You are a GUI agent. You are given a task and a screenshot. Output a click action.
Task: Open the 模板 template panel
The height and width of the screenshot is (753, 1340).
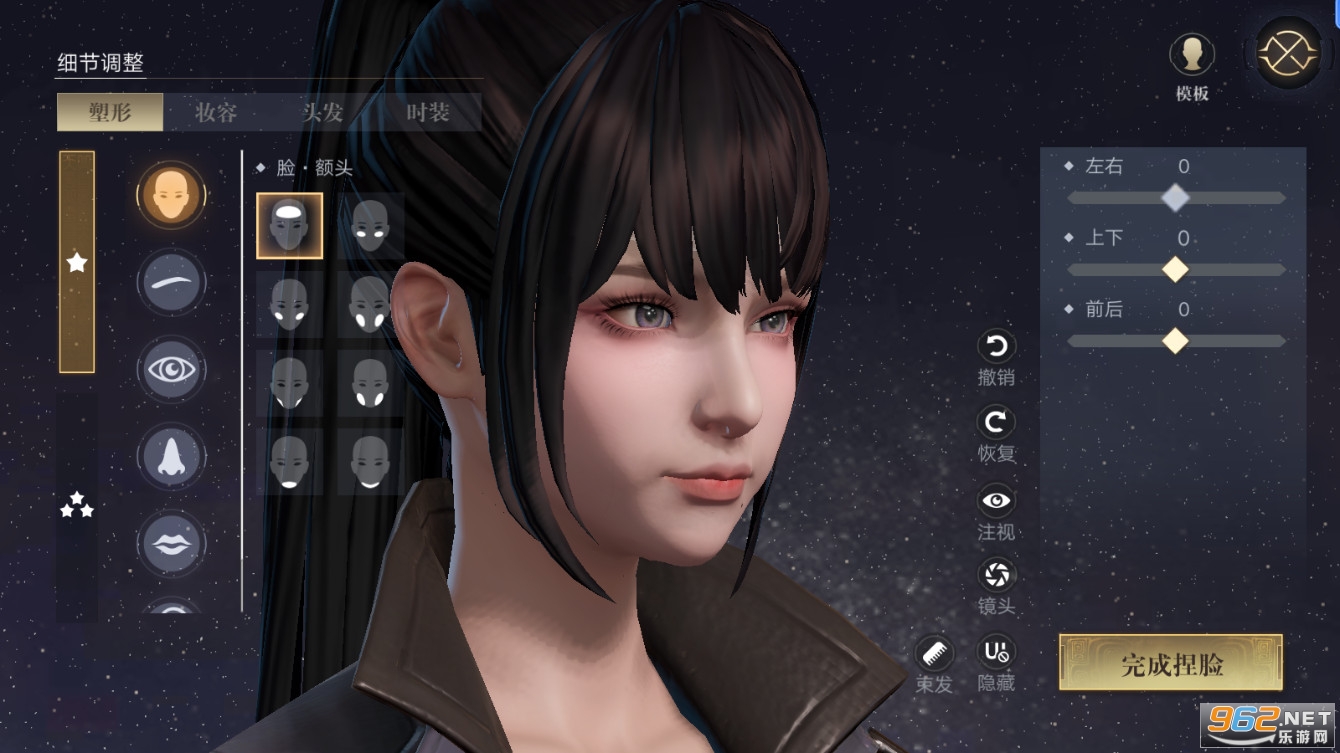pyautogui.click(x=1191, y=54)
